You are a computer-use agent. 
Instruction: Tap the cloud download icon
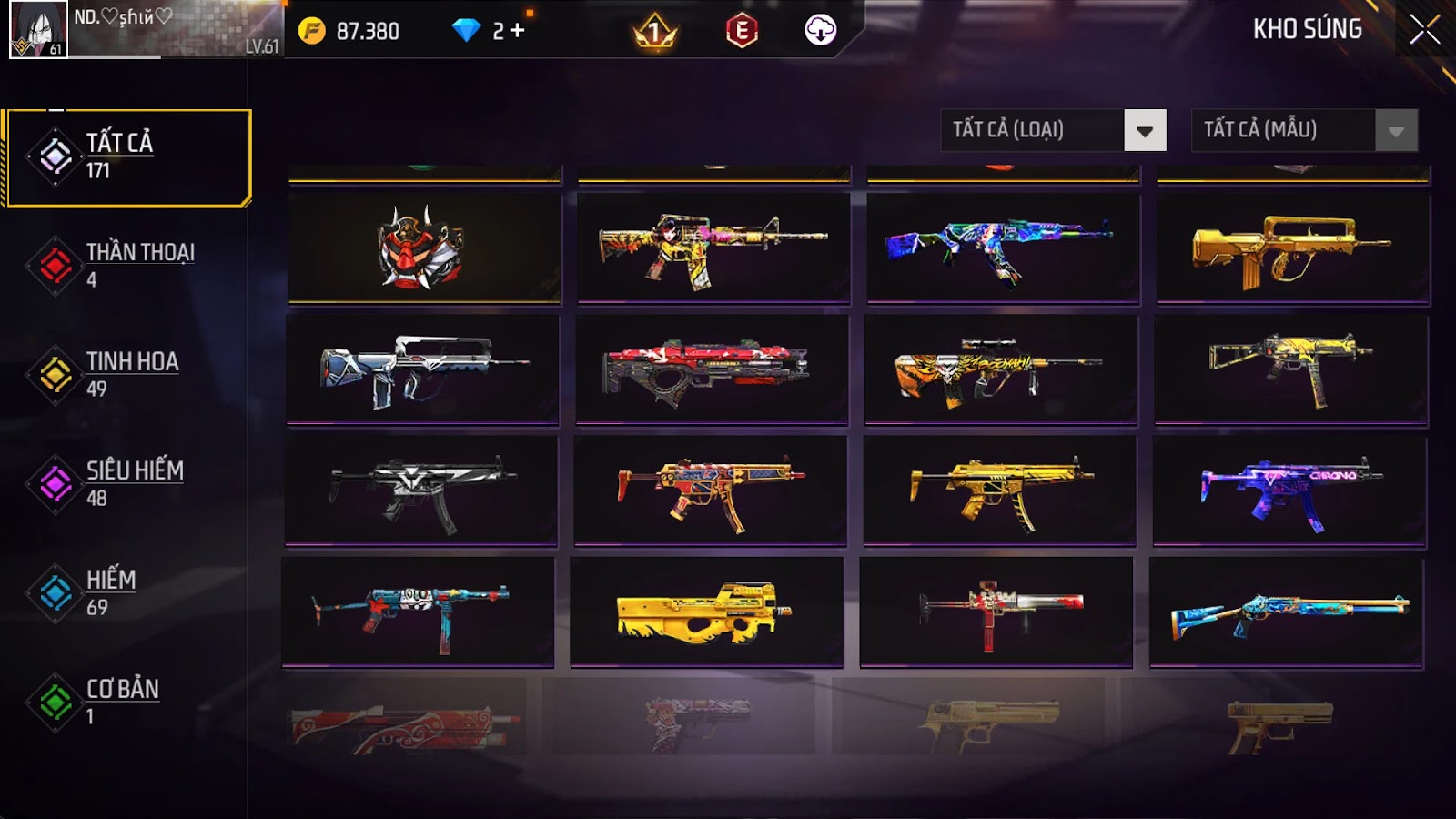coord(820,31)
